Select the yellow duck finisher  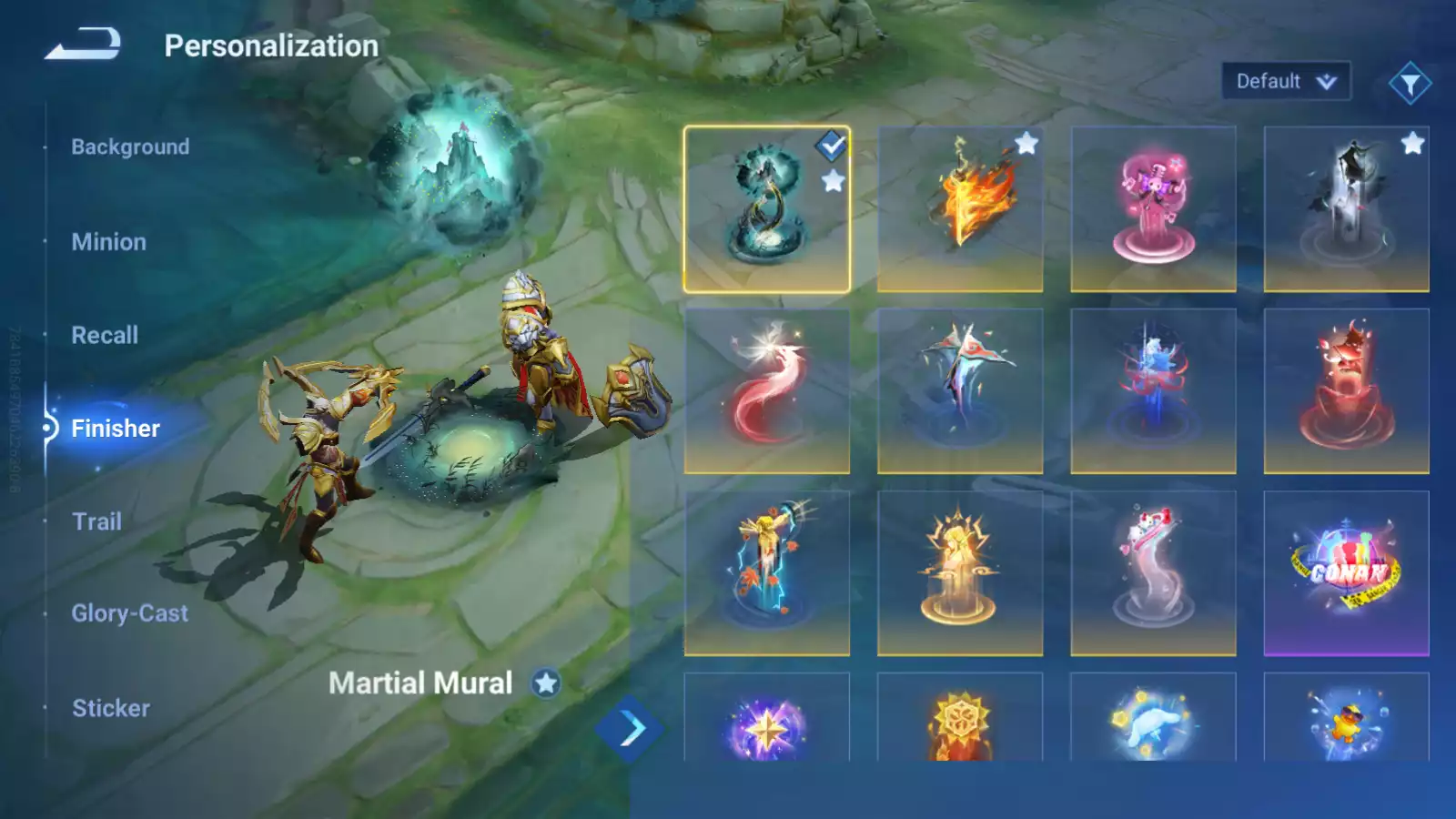[1346, 719]
